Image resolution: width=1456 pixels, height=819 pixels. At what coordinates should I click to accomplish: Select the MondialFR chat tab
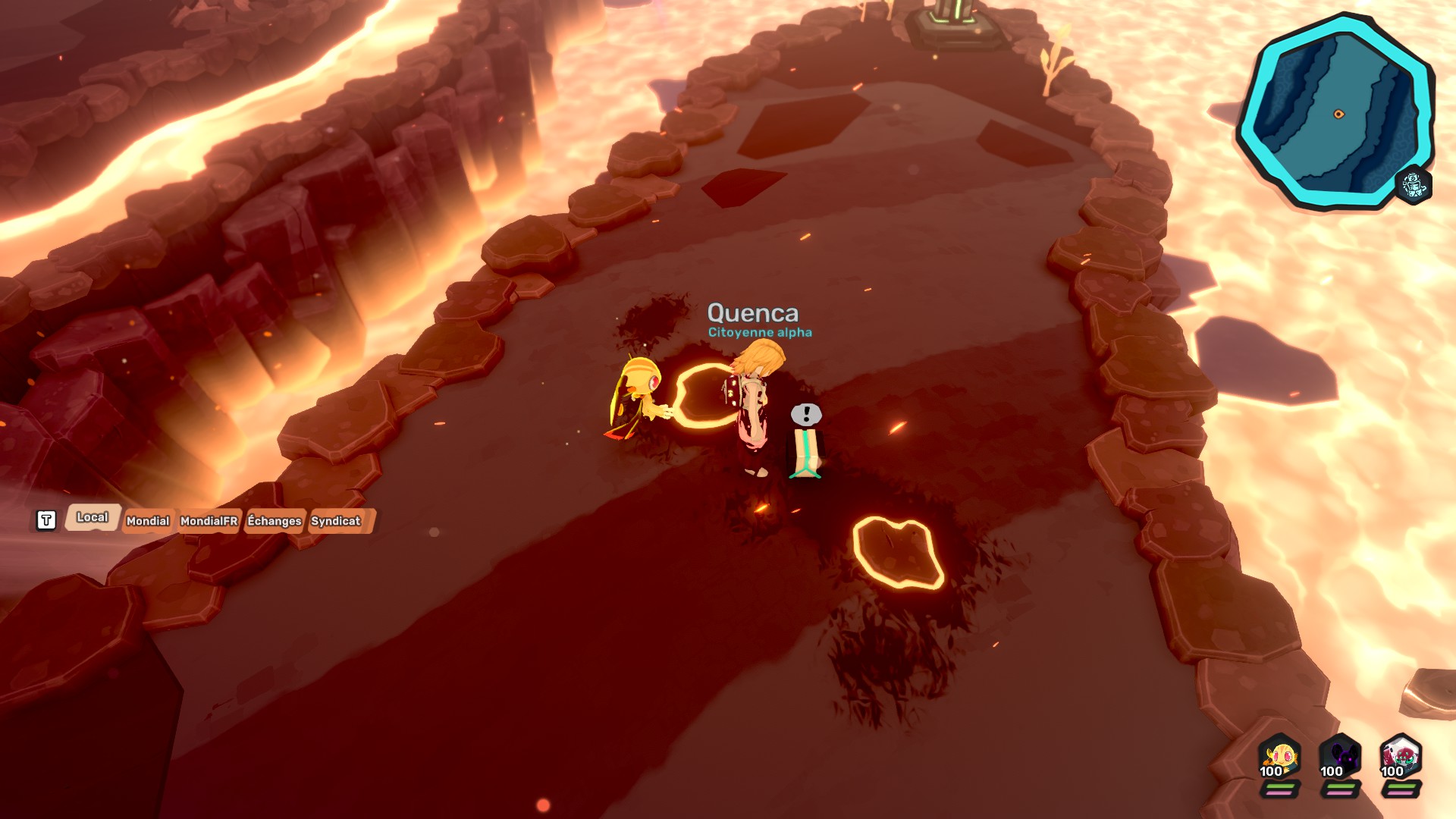coord(209,521)
